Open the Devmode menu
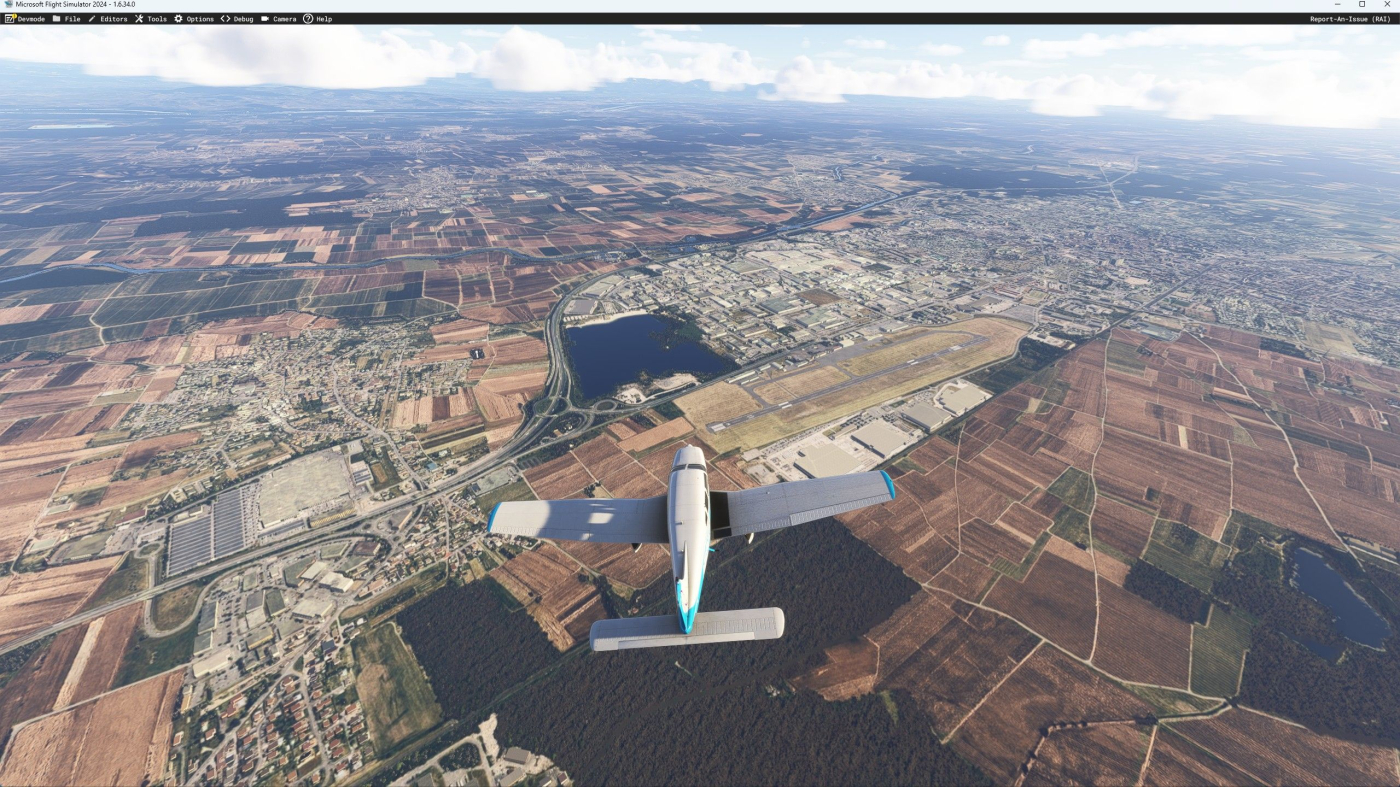Image resolution: width=1400 pixels, height=787 pixels. pyautogui.click(x=25, y=19)
